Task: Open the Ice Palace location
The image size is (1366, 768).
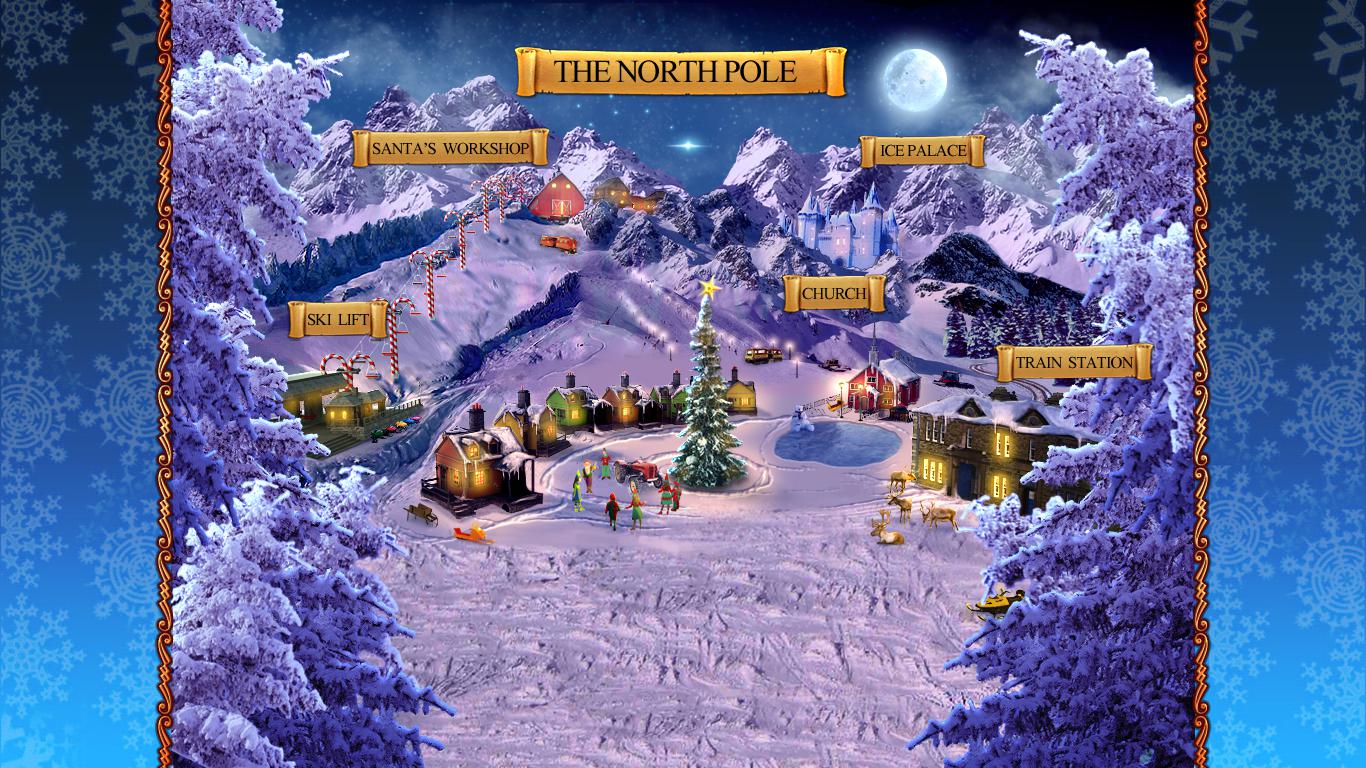Action: click(x=922, y=151)
